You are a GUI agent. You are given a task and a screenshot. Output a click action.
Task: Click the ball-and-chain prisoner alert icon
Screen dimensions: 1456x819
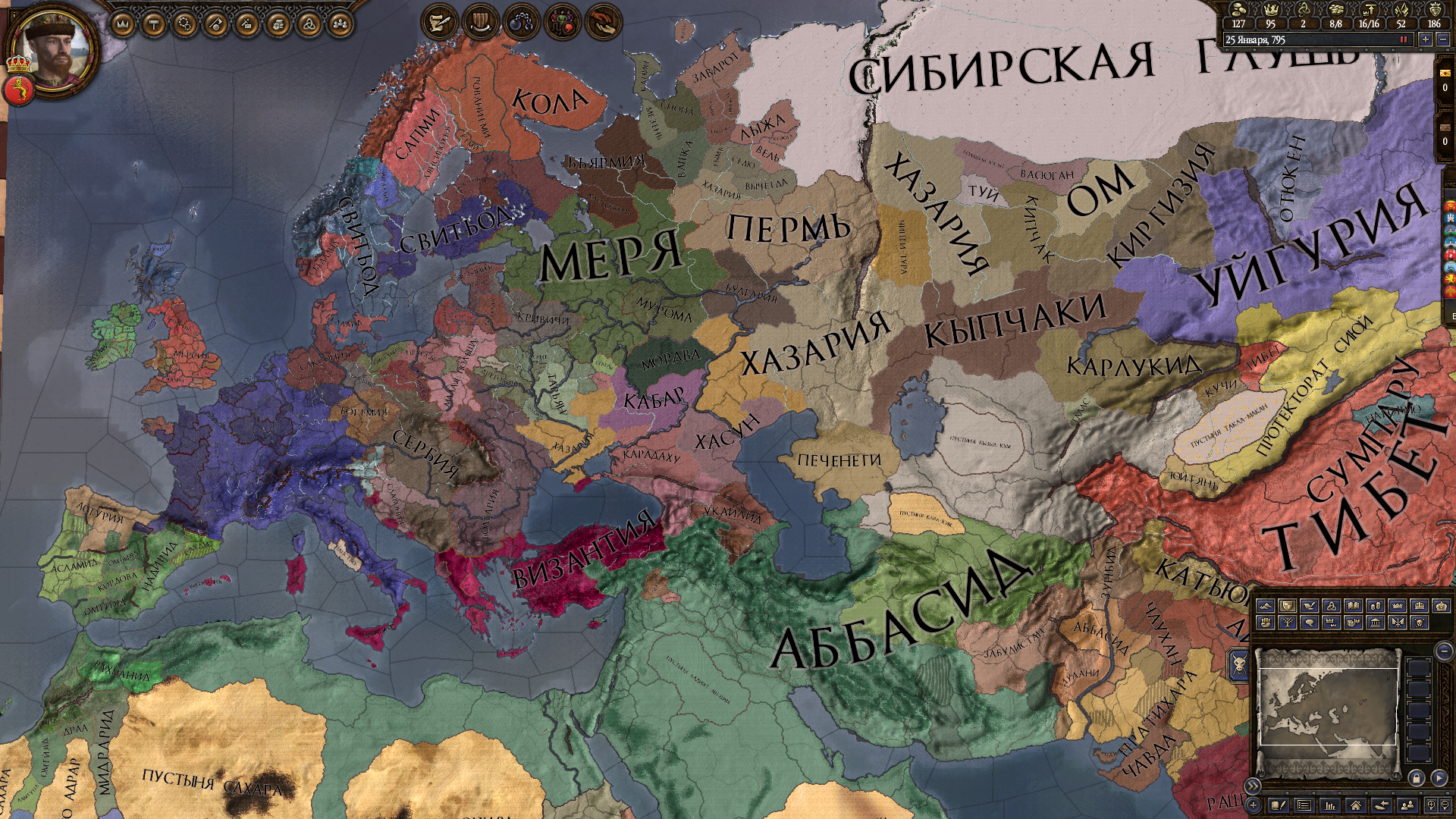(522, 21)
